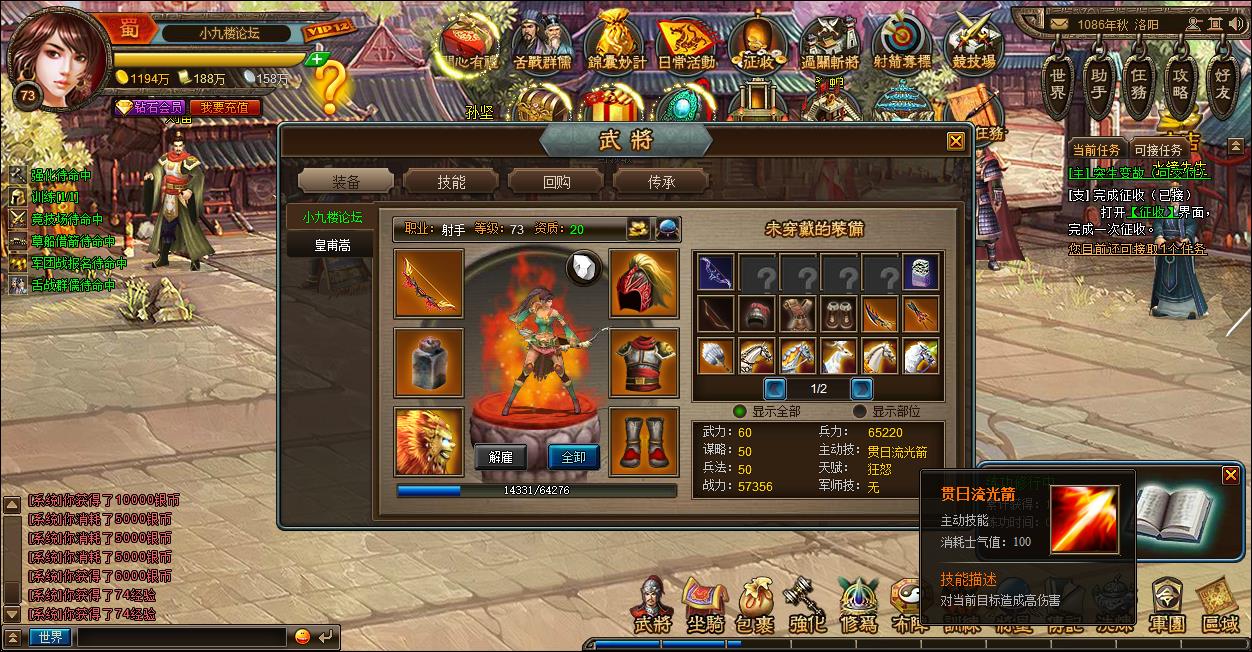Open the 回购 buyback tab
This screenshot has width=1252, height=652.
tap(556, 181)
